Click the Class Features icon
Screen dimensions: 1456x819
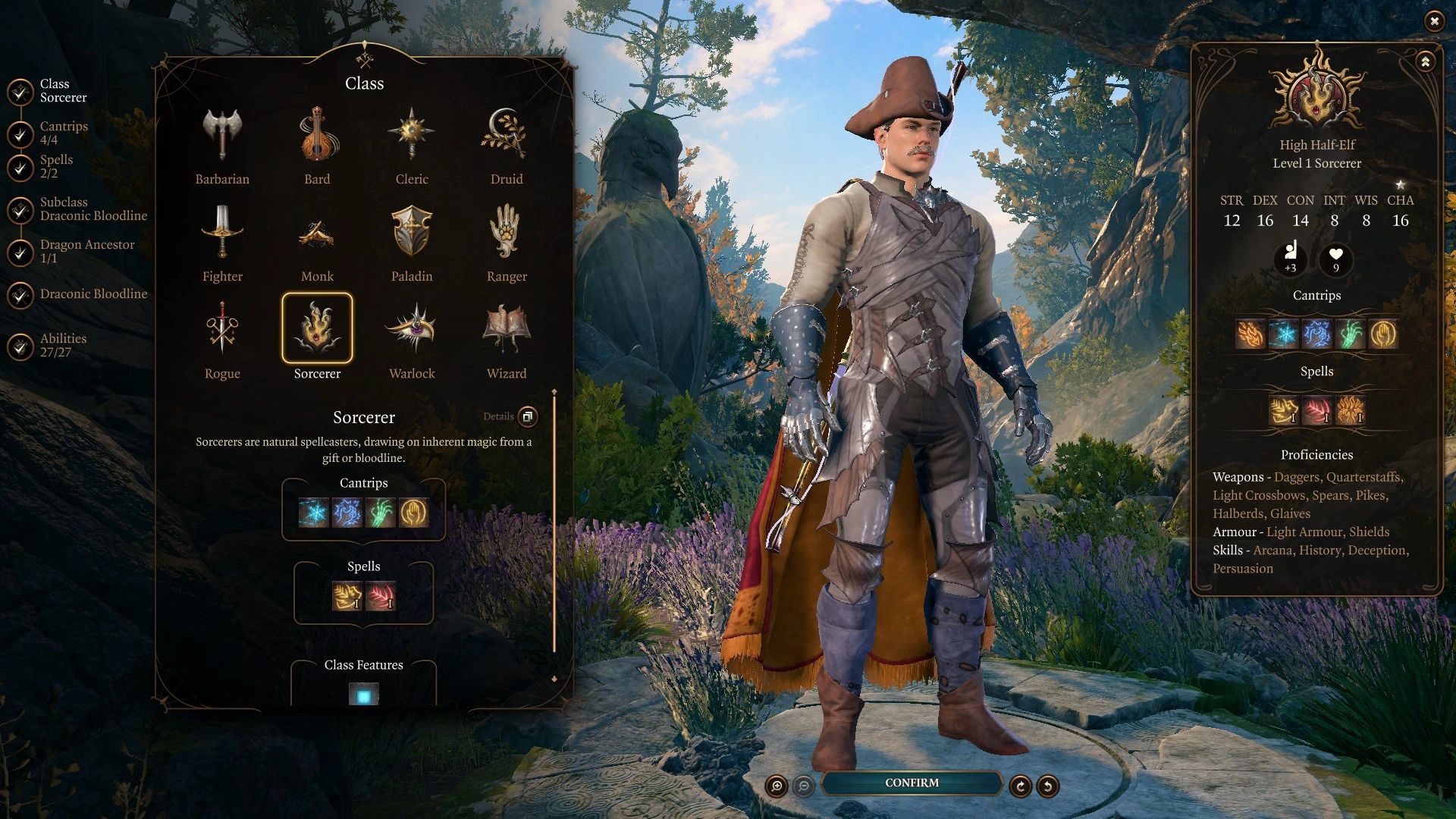363,692
